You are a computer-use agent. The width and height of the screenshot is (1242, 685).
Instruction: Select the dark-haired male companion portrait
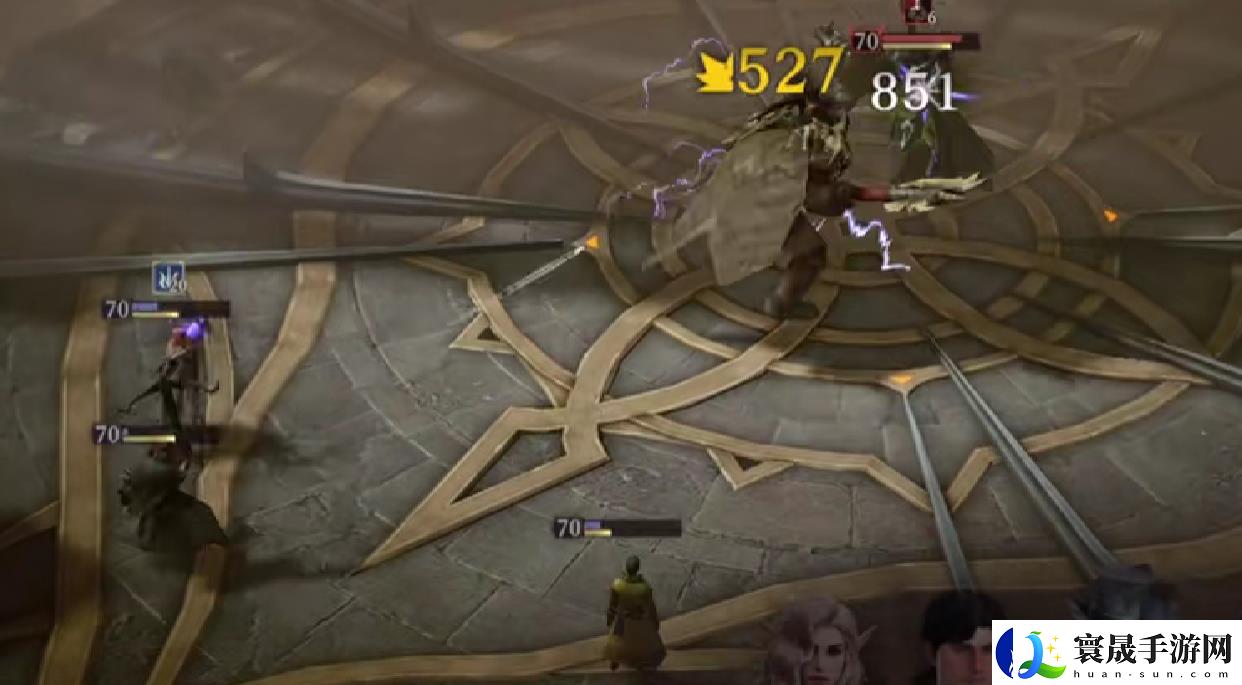[960, 640]
